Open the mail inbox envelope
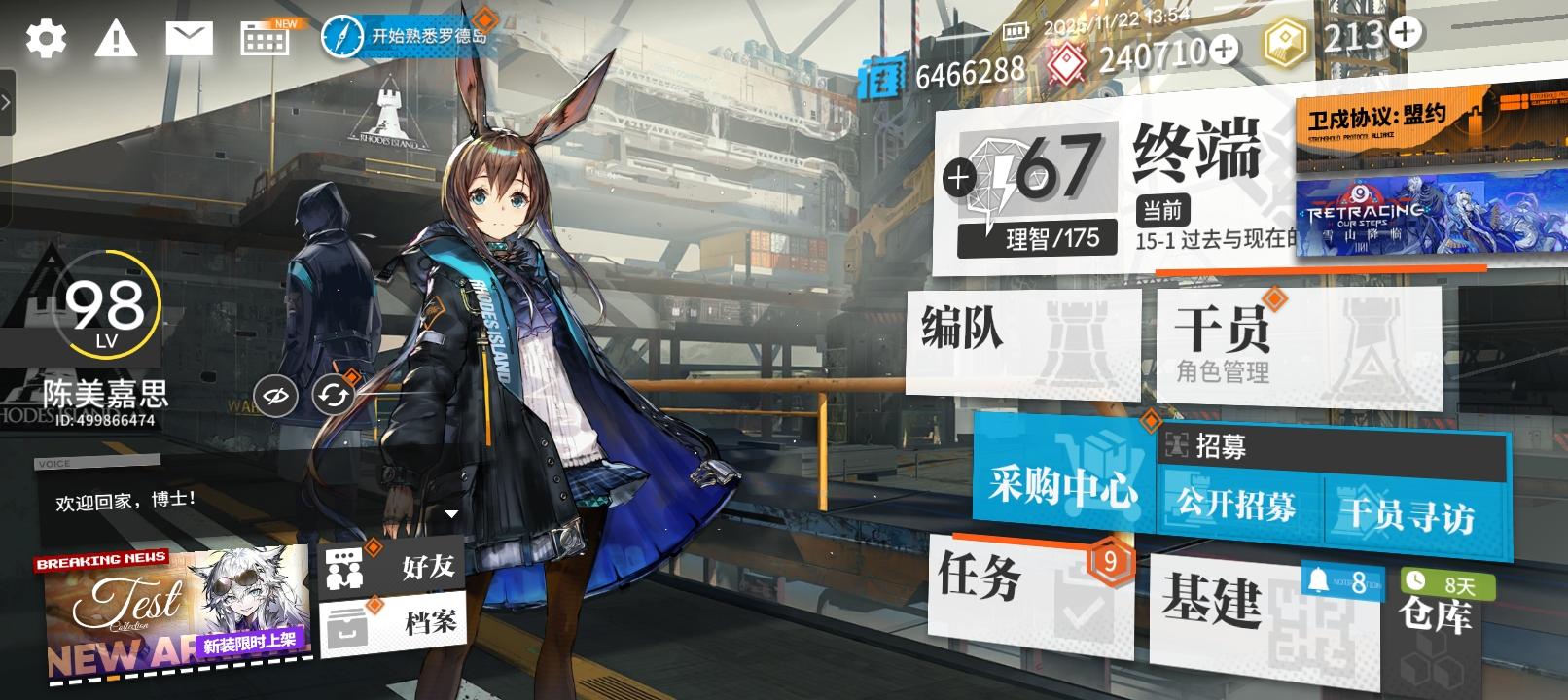The height and width of the screenshot is (700, 1568). [191, 39]
